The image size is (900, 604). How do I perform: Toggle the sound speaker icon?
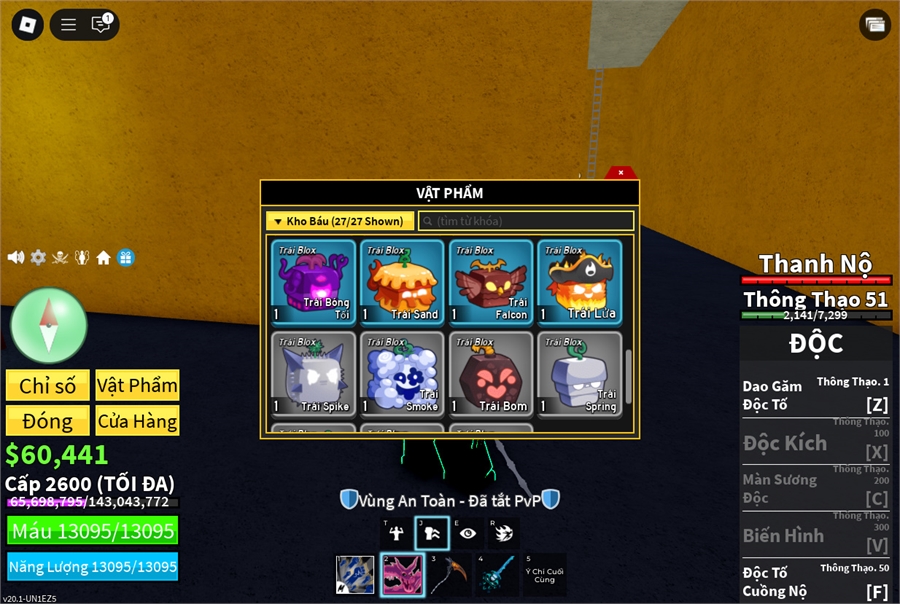16,257
